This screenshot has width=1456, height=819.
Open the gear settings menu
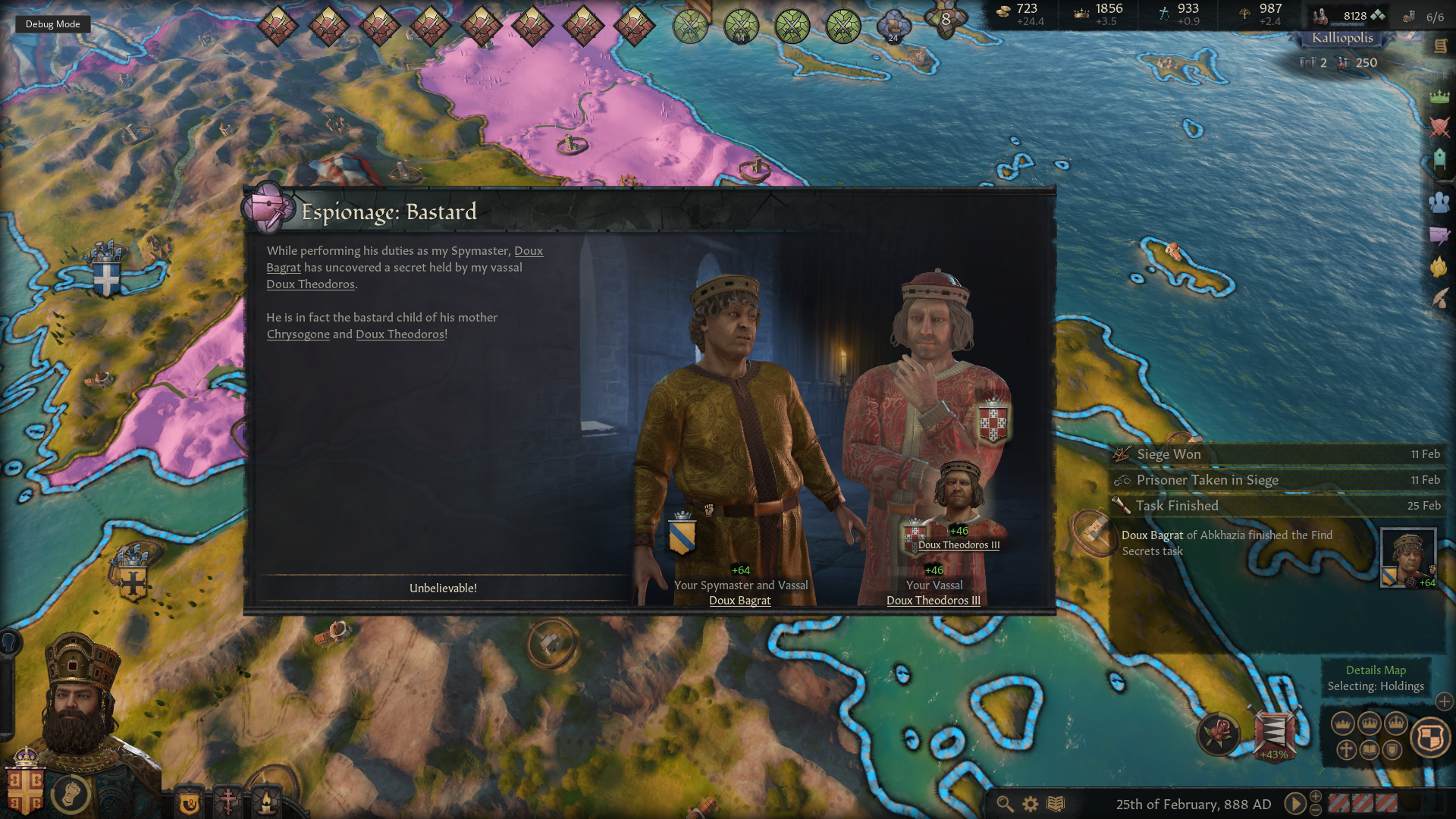coord(1031,804)
